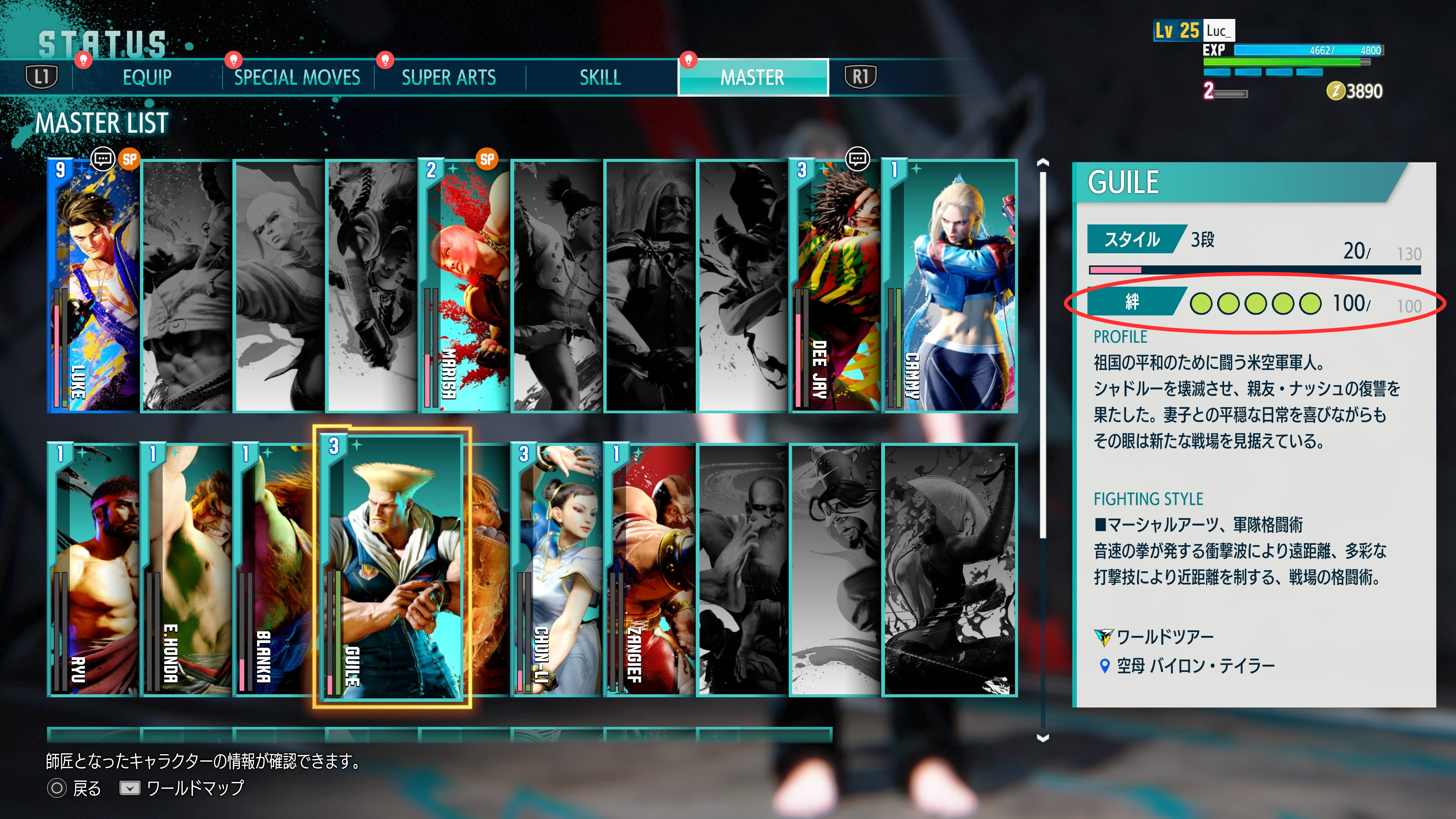Open the Chun-Li master card

tap(557, 570)
